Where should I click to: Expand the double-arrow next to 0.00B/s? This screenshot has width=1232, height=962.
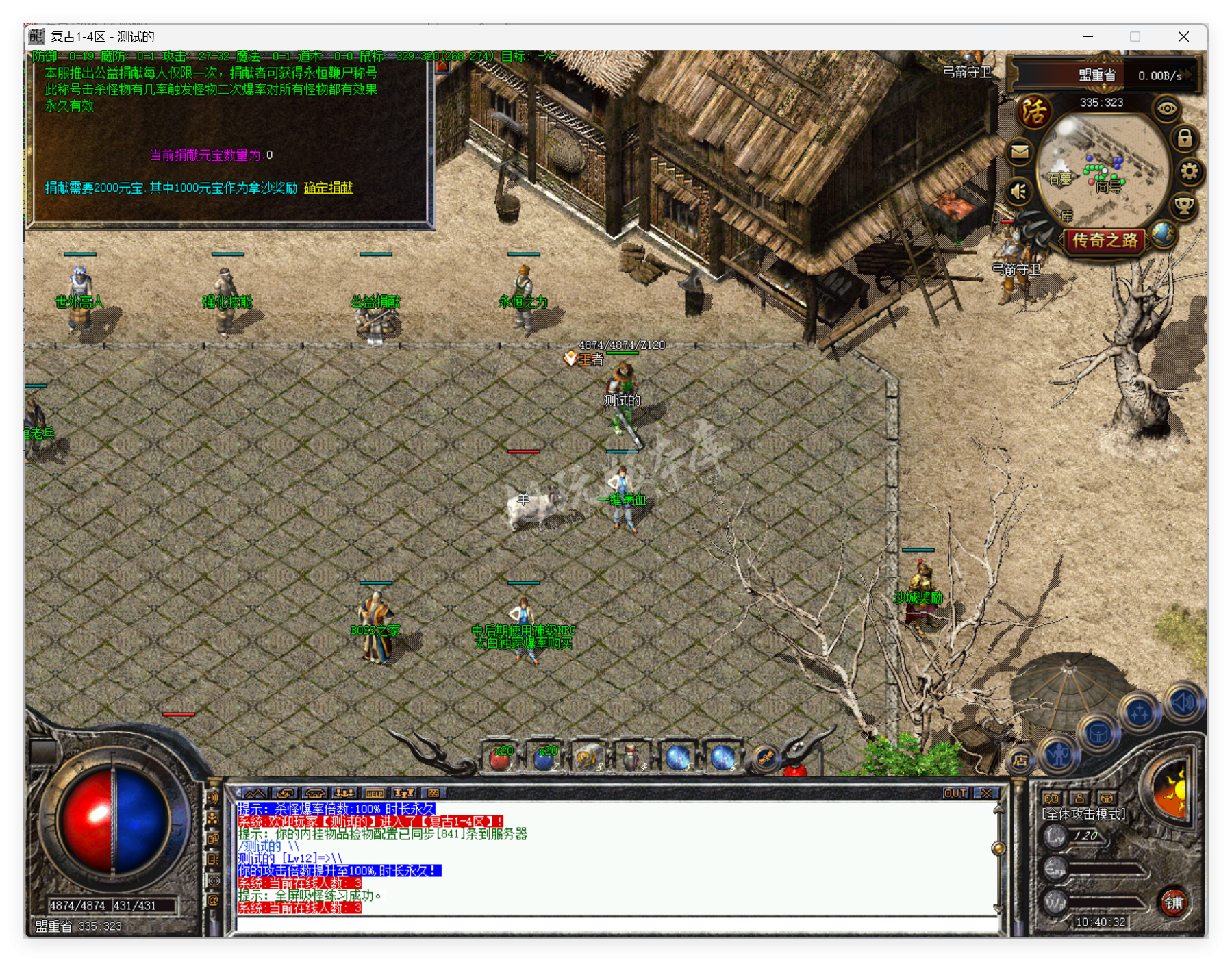(1186, 74)
